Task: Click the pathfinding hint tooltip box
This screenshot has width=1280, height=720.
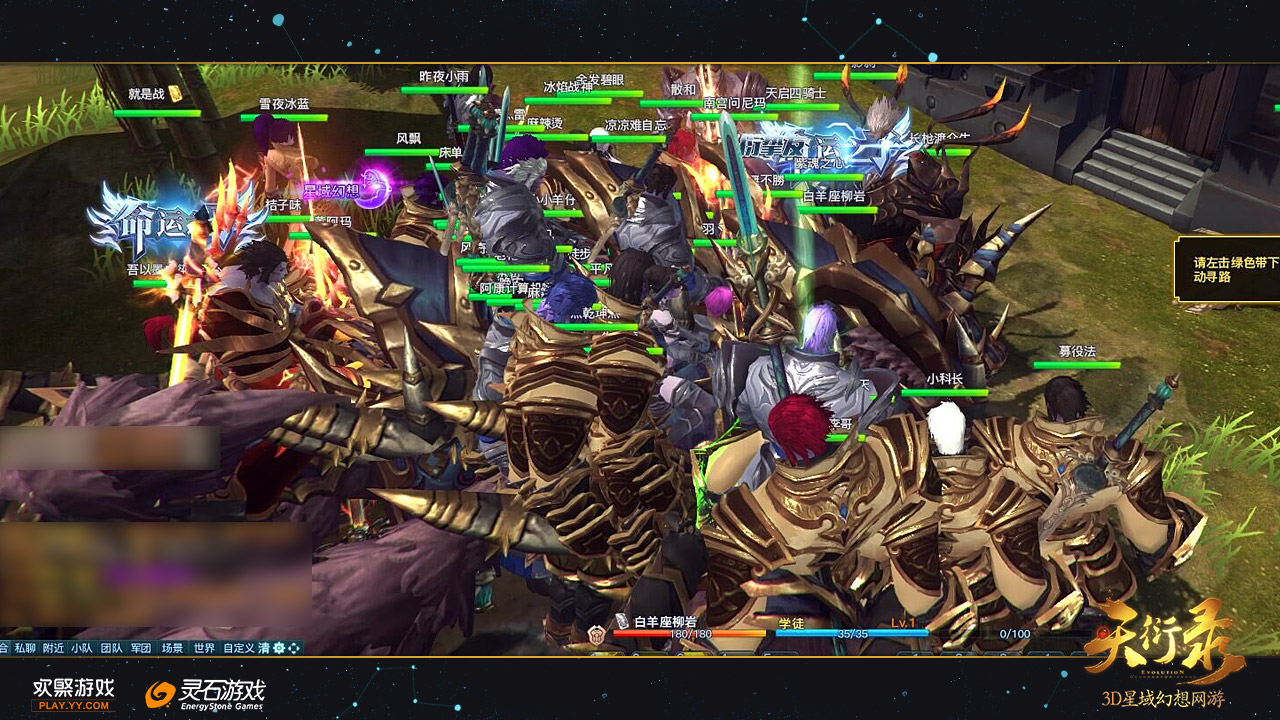Action: click(1228, 270)
